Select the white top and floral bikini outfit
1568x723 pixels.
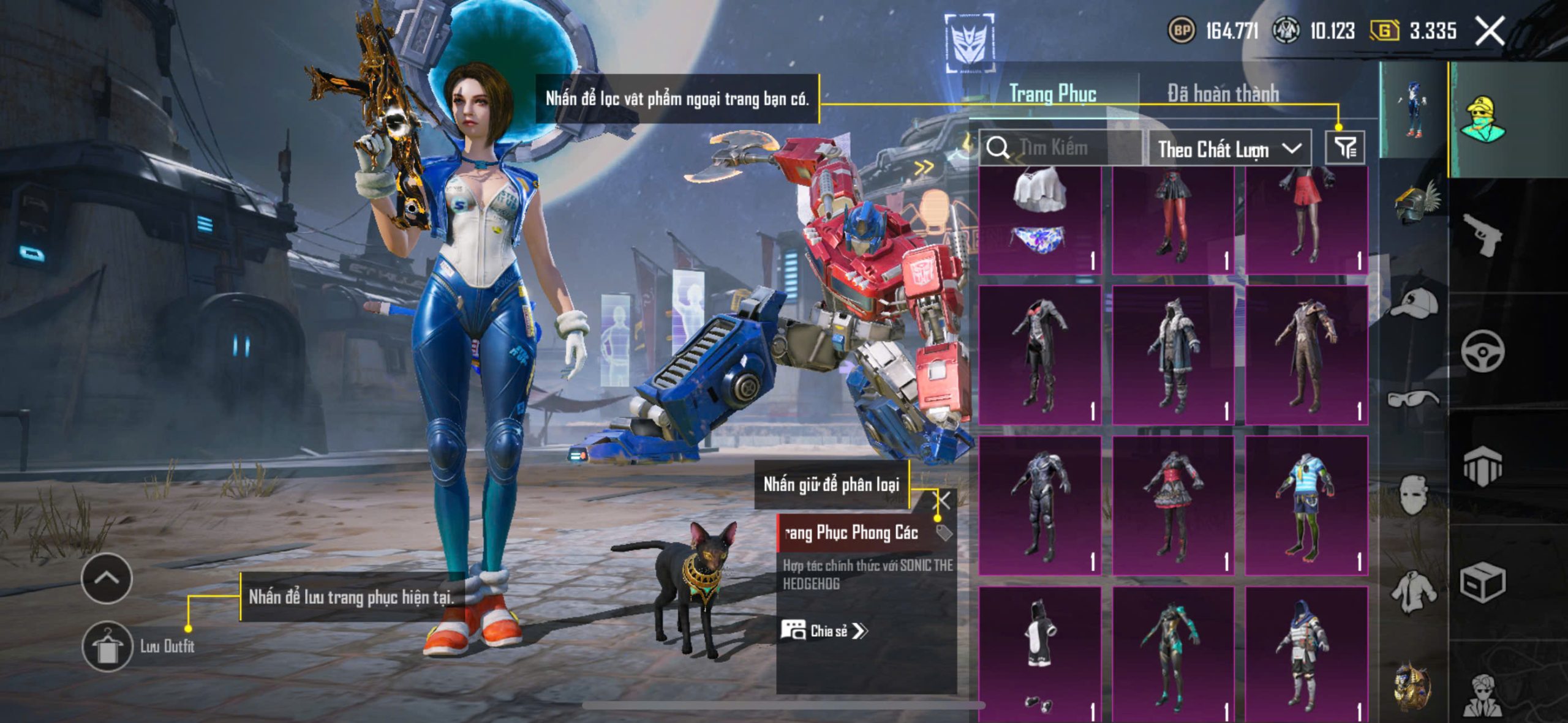pyautogui.click(x=1039, y=219)
